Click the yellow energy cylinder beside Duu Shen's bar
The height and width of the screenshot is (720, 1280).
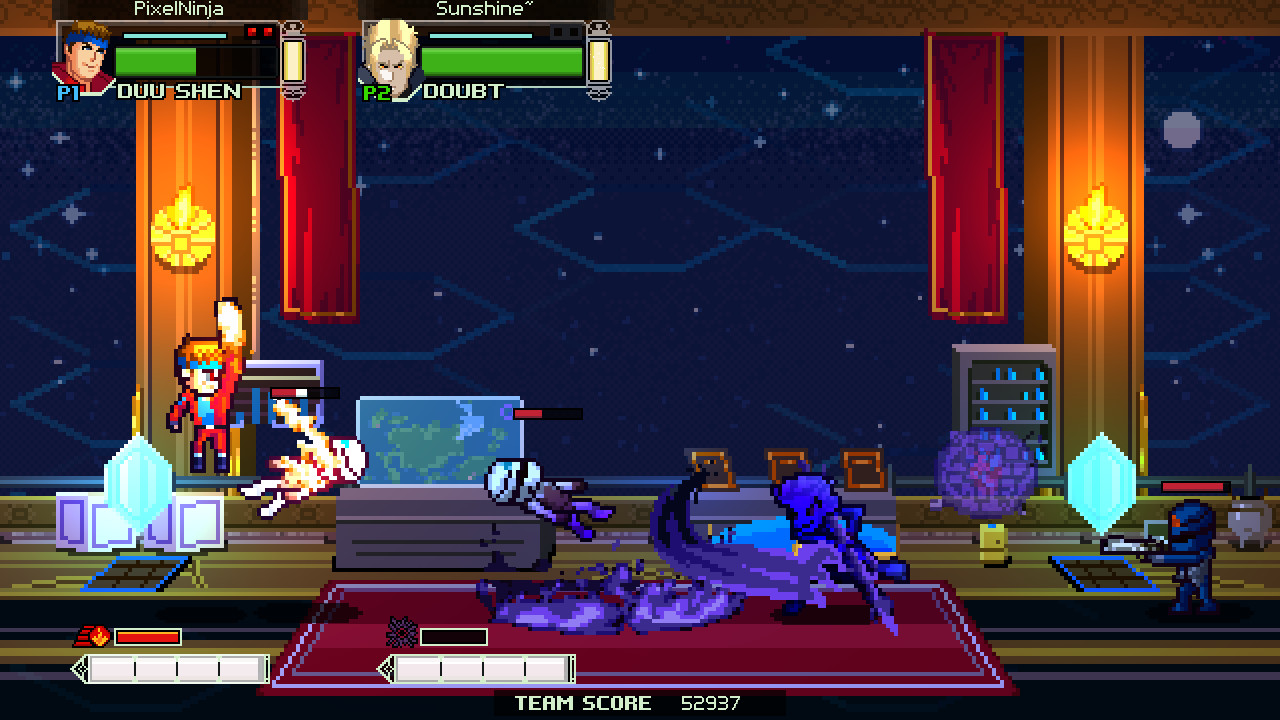(x=295, y=62)
